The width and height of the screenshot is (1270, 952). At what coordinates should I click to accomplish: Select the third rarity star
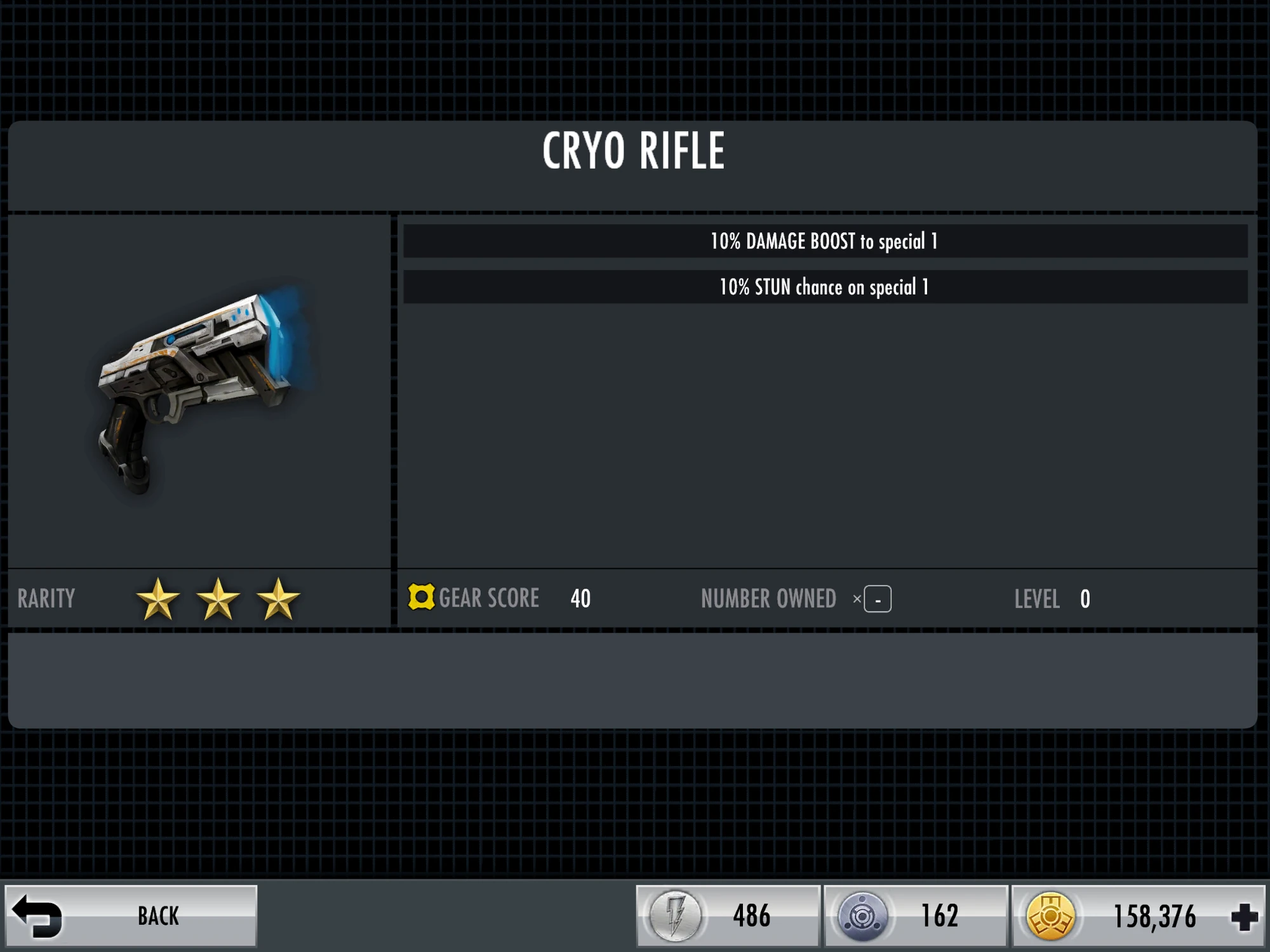tap(277, 597)
